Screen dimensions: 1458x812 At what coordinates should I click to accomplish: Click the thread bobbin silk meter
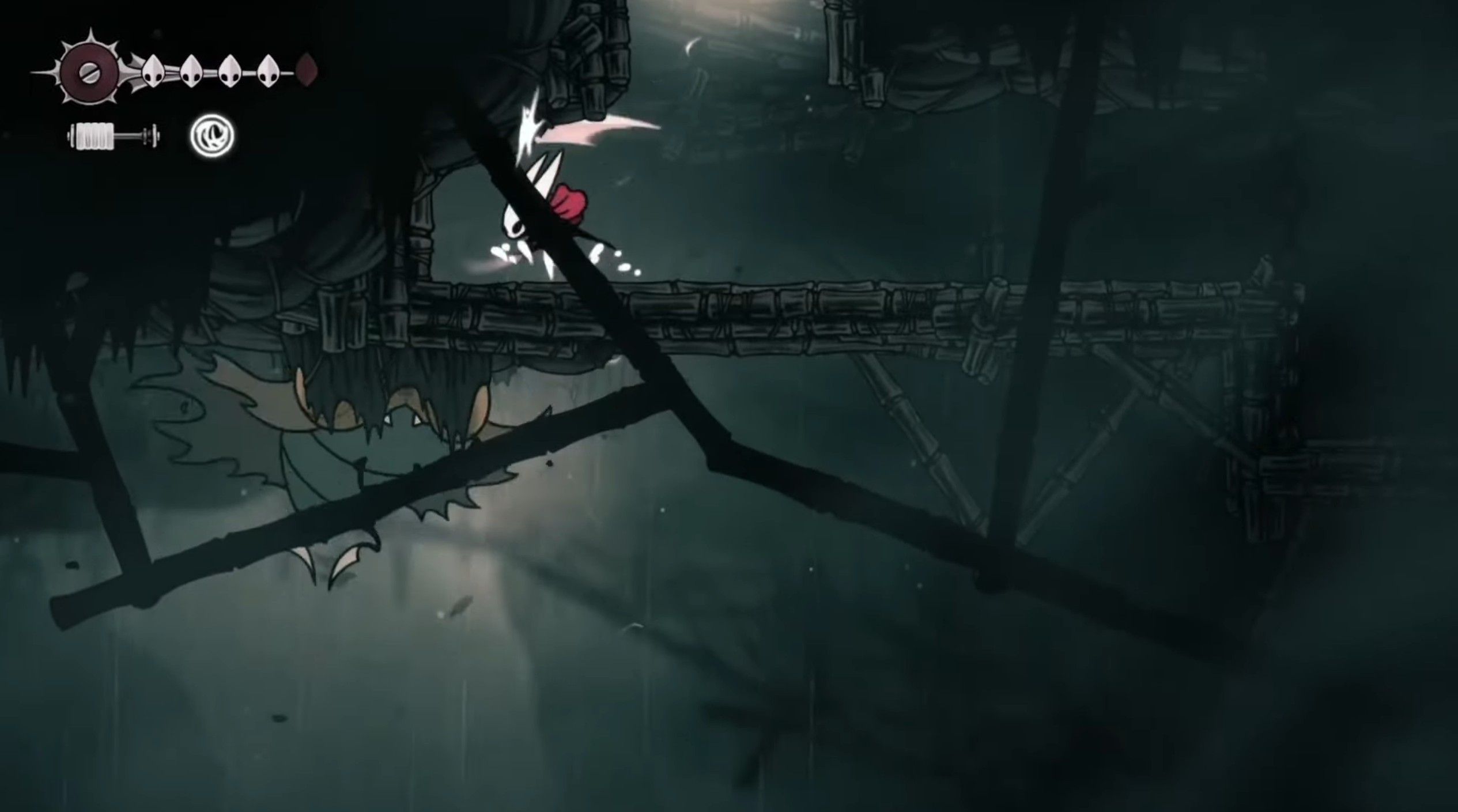112,137
